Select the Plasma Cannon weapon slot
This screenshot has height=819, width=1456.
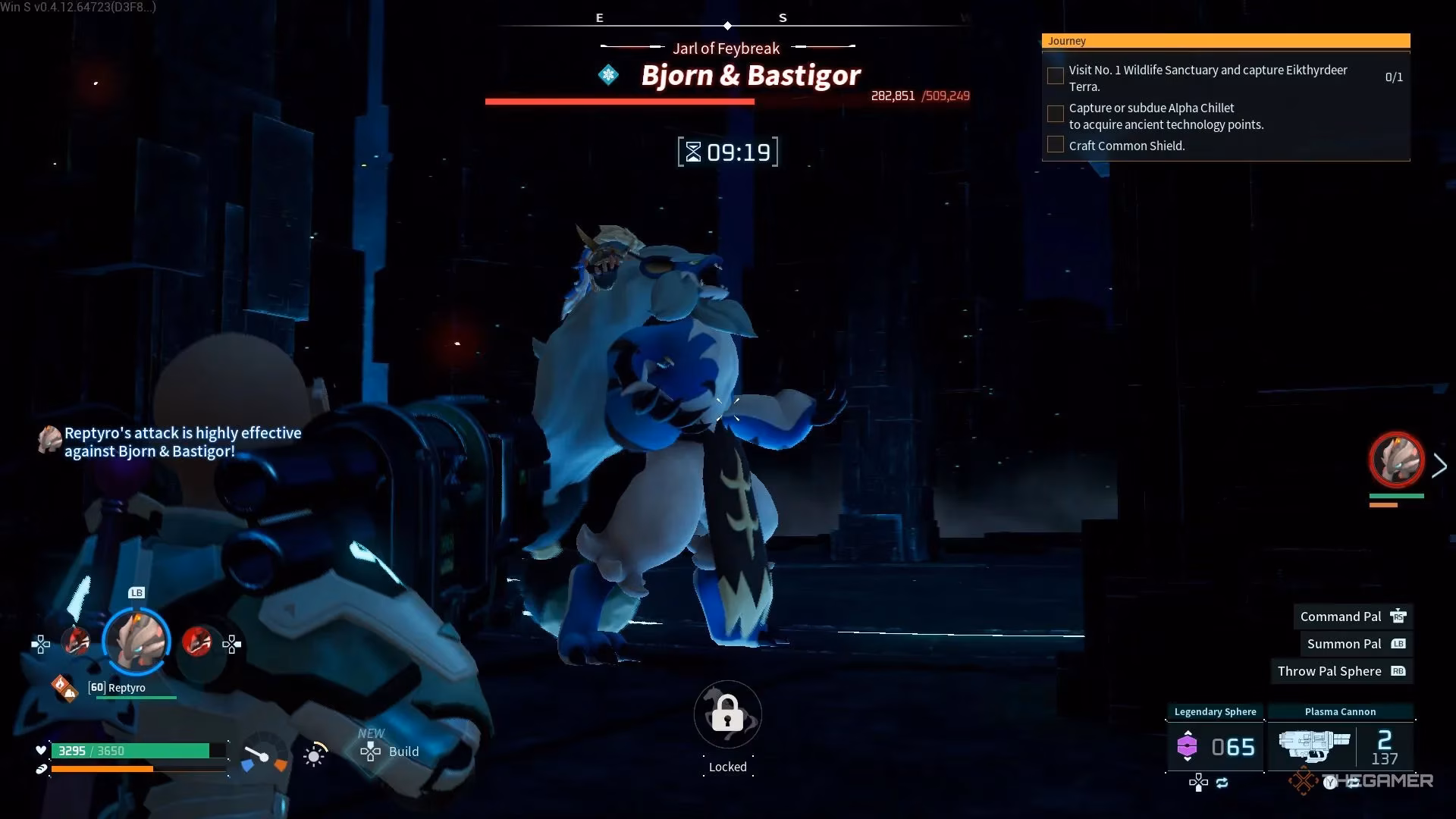click(1340, 746)
